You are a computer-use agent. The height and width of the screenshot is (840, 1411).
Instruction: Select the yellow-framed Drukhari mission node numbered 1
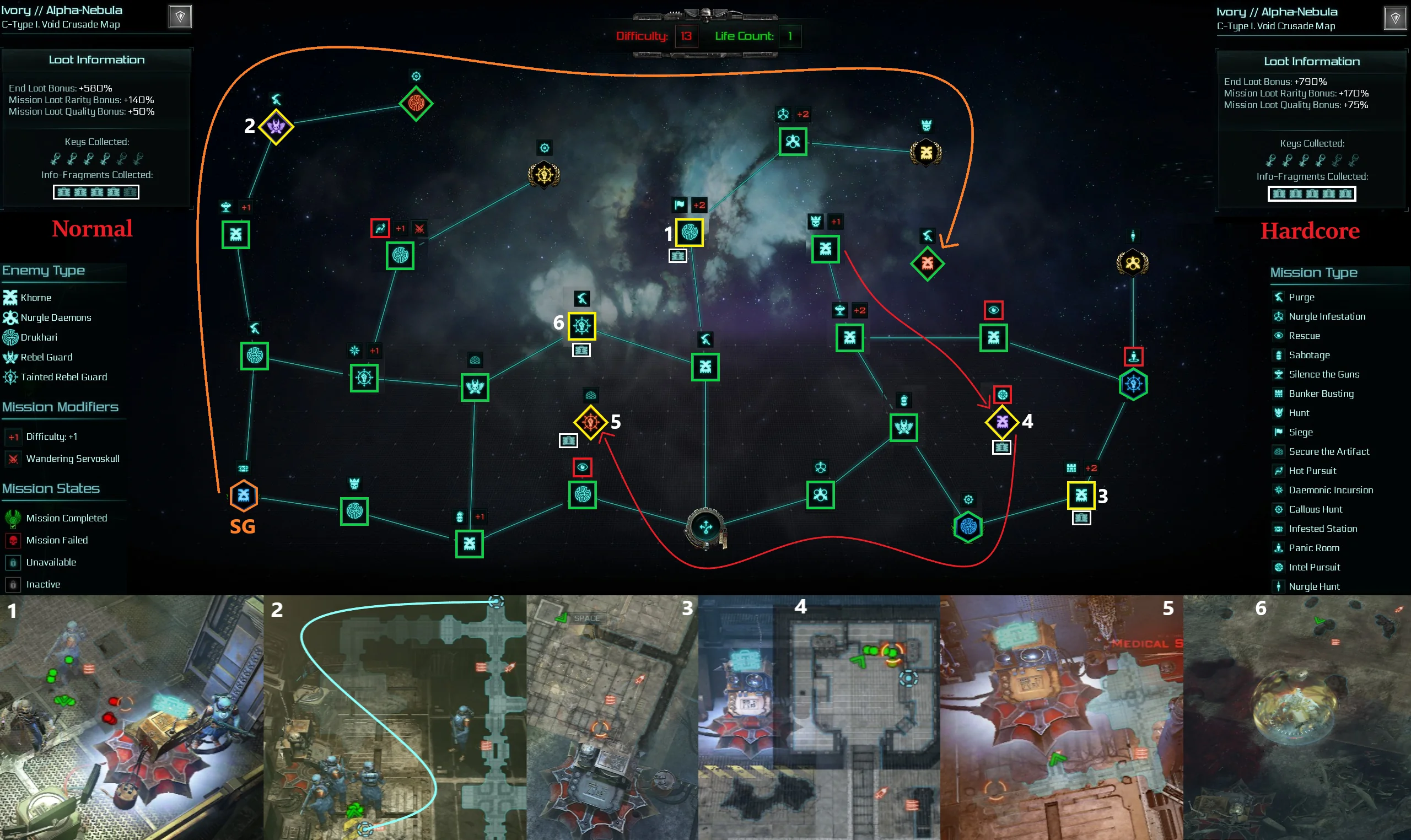pos(689,232)
